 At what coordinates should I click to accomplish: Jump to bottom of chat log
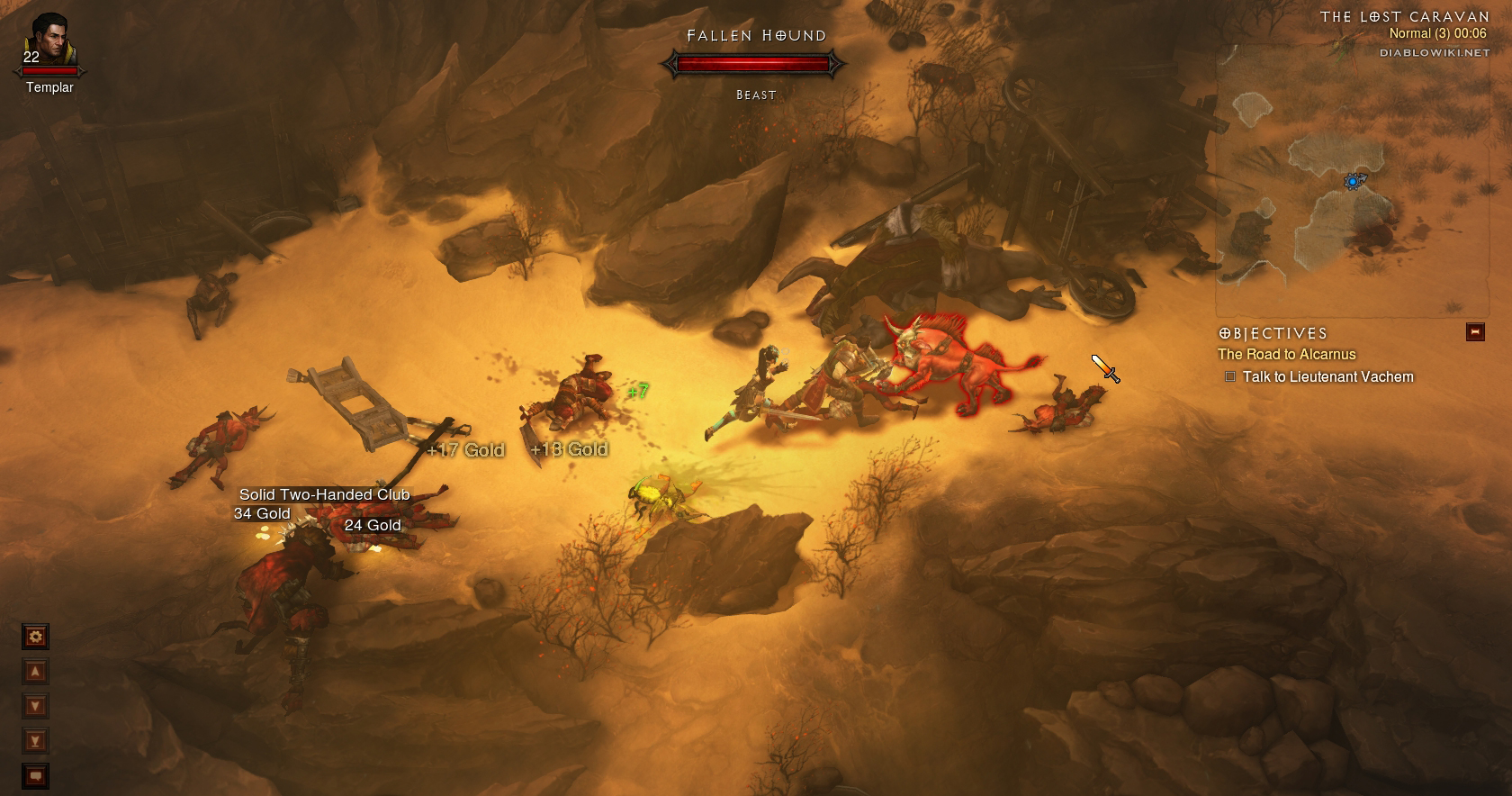point(35,741)
